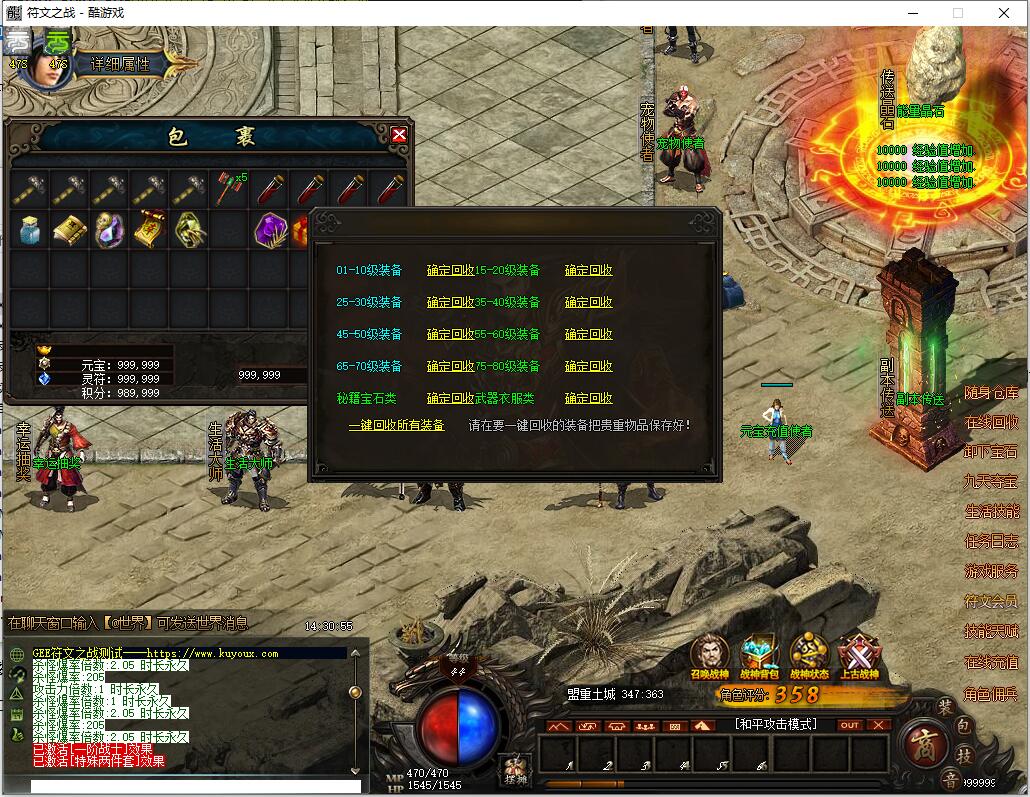
Task: Confirm recycling for 01-10级装备
Action: tap(450, 270)
